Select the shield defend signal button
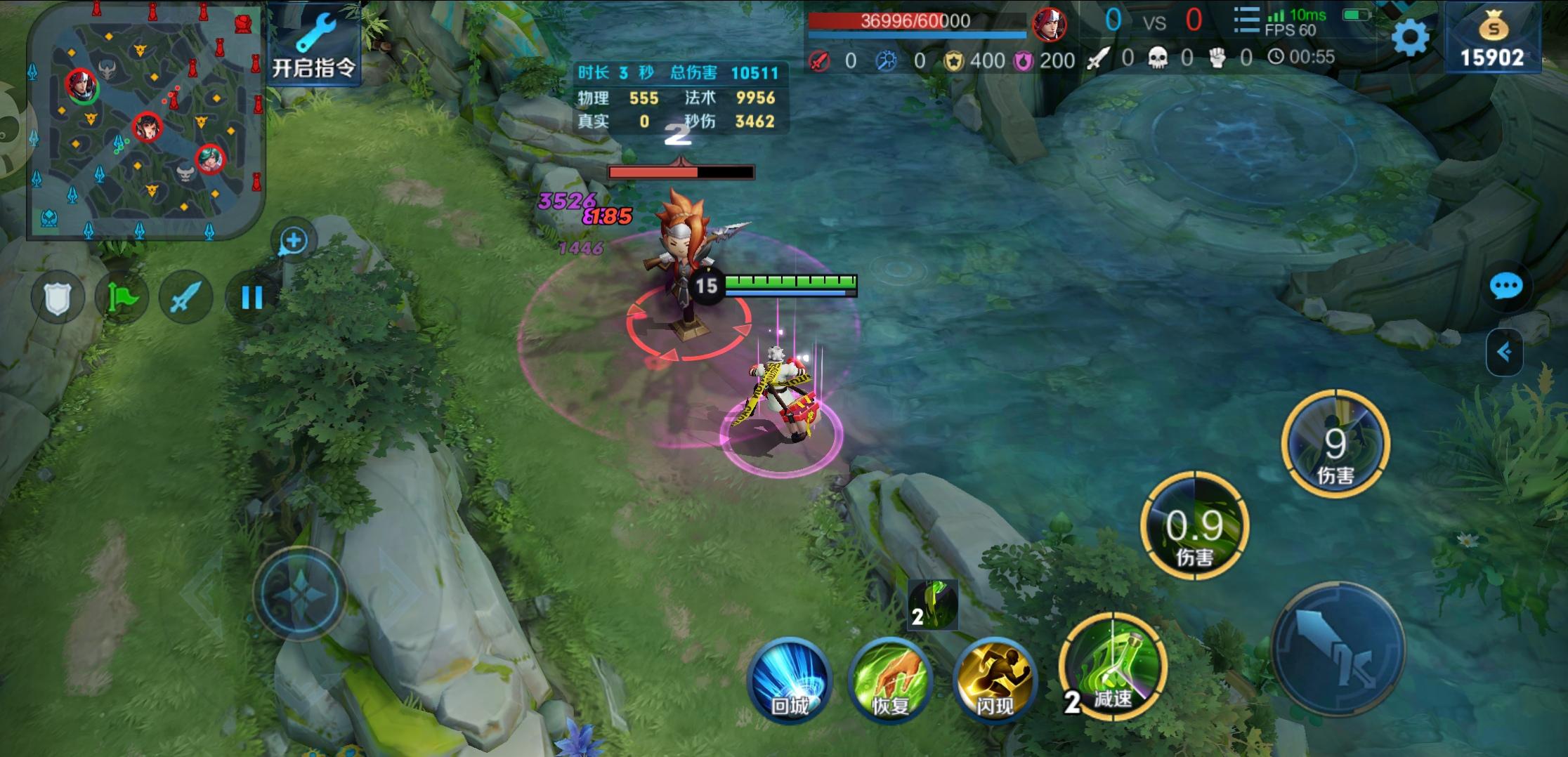This screenshot has height=757, width=1568. coord(58,298)
